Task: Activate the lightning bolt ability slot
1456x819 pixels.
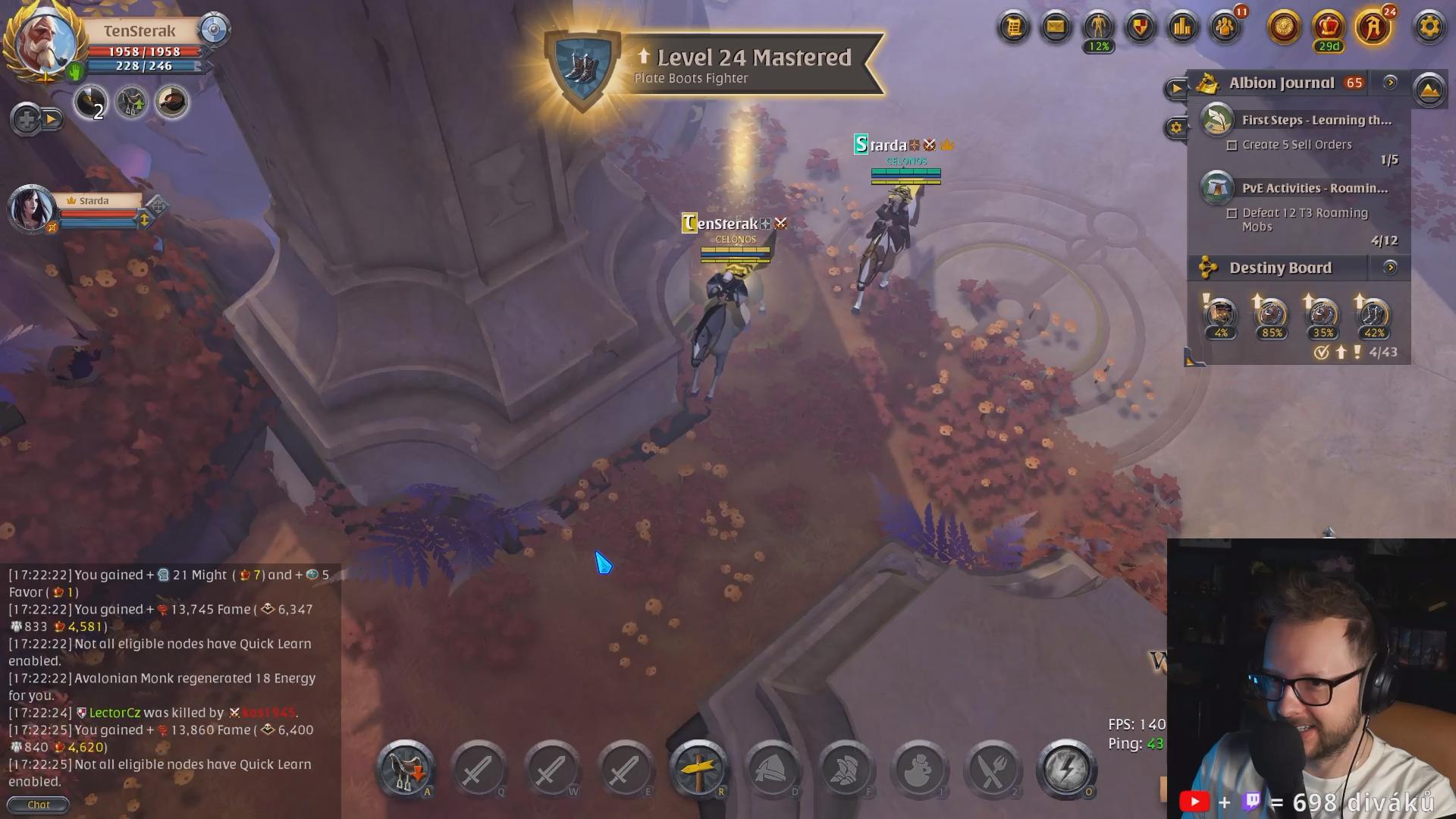Action: click(1065, 769)
